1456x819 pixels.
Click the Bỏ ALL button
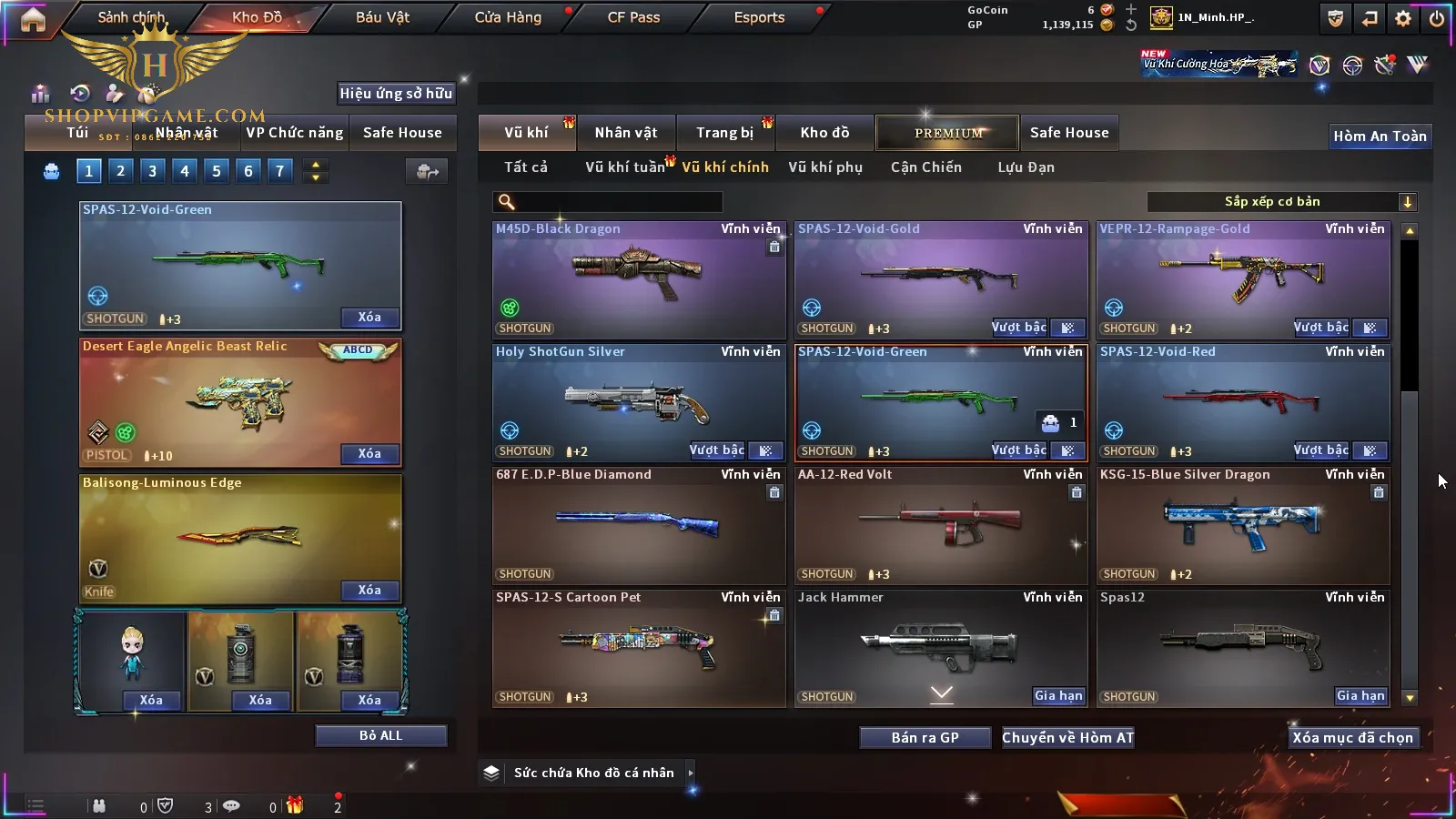pyautogui.click(x=380, y=735)
